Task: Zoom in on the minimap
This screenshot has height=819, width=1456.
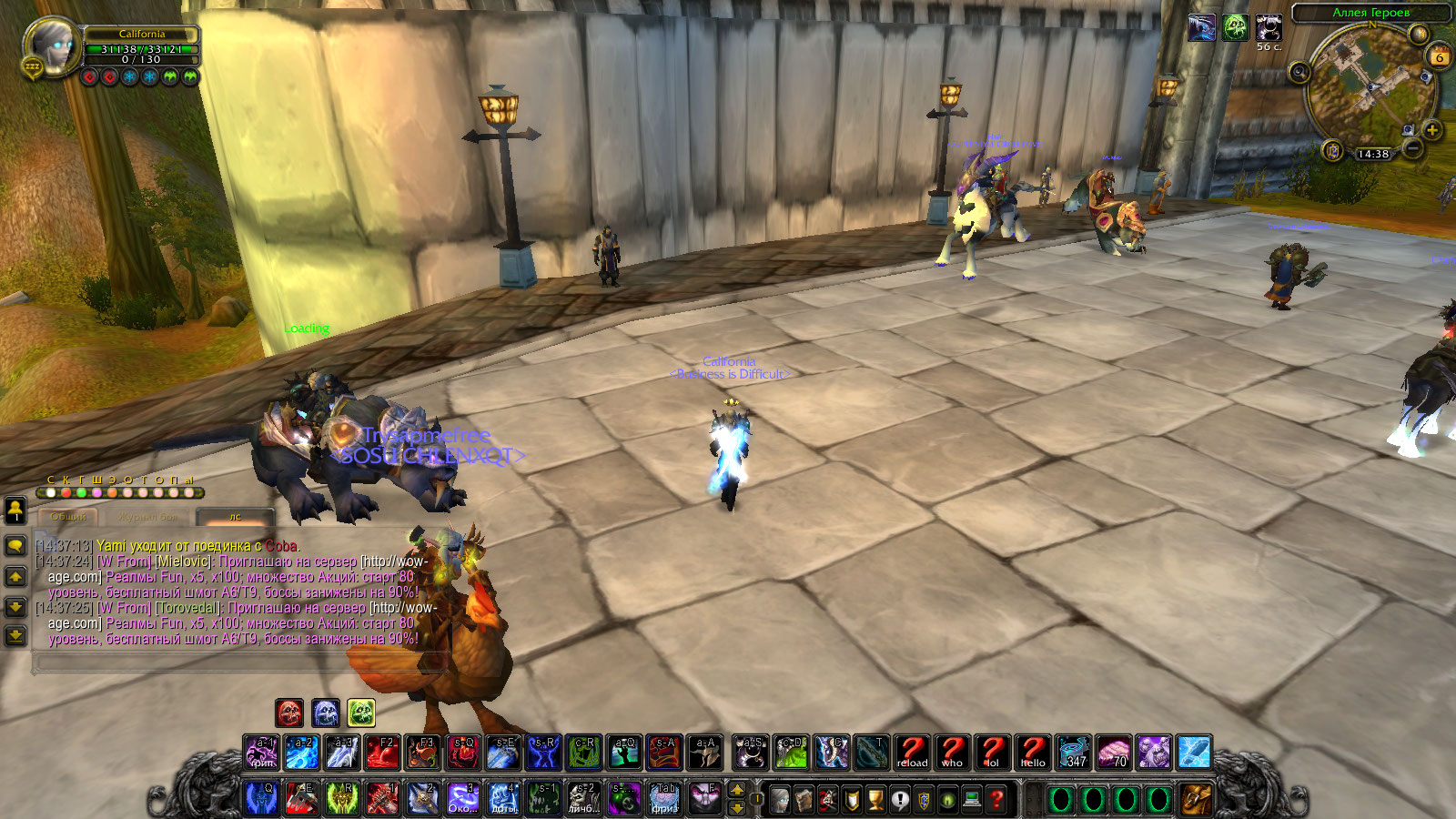Action: coord(1431,130)
